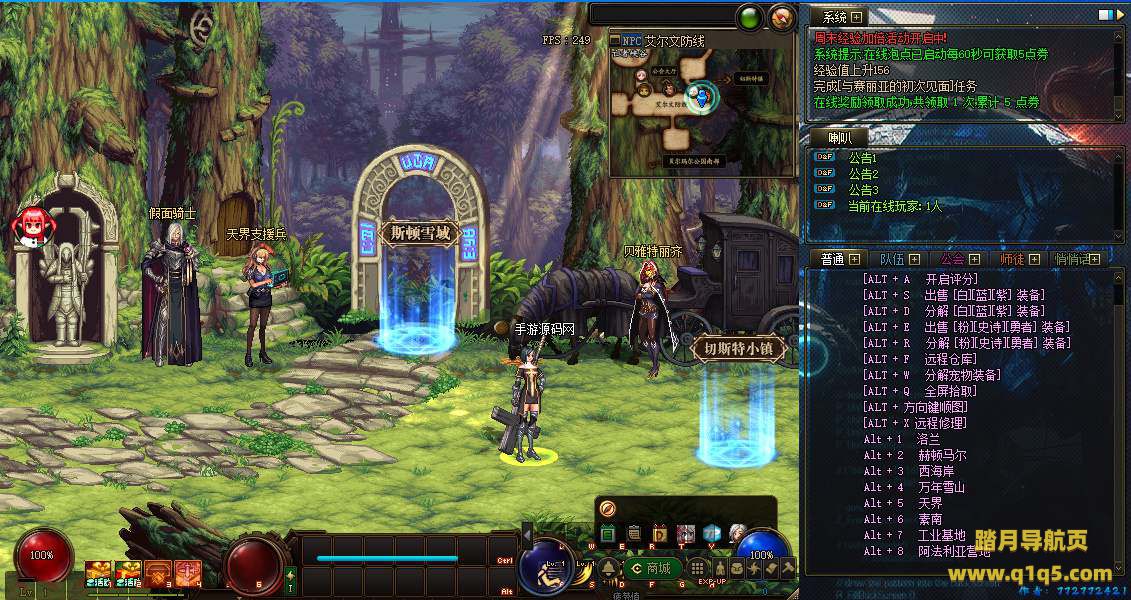The image size is (1131, 600).
Task: Click the orange round icon in the menu panel
Action: point(607,508)
